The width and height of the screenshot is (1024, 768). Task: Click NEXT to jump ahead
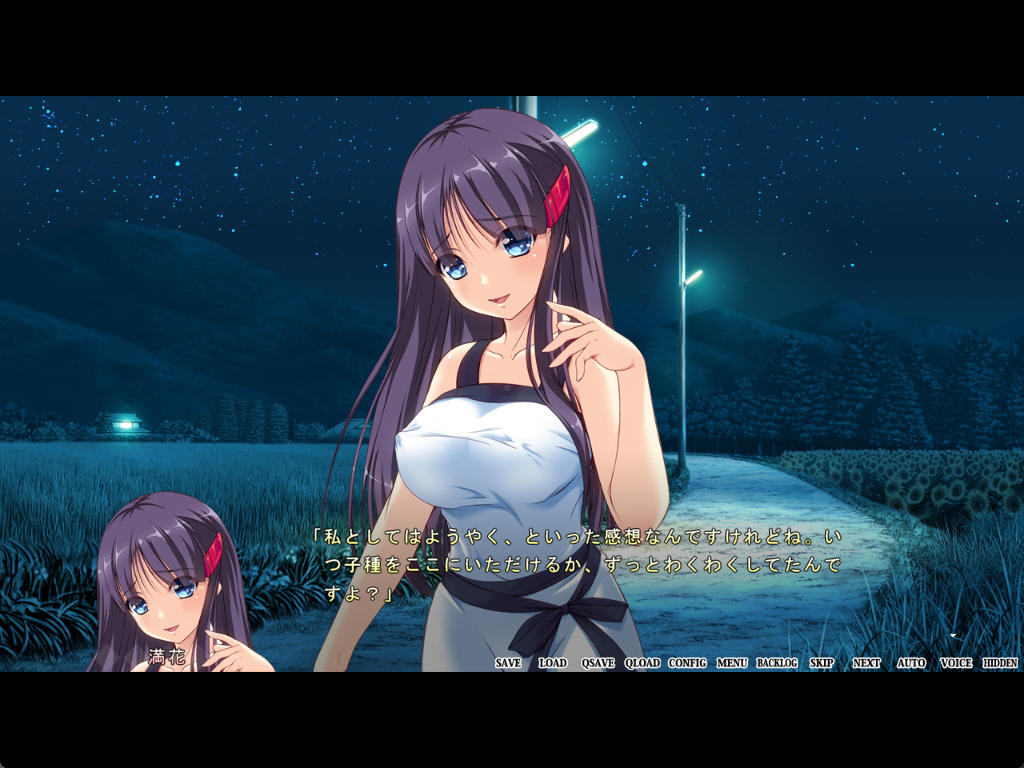pyautogui.click(x=866, y=663)
